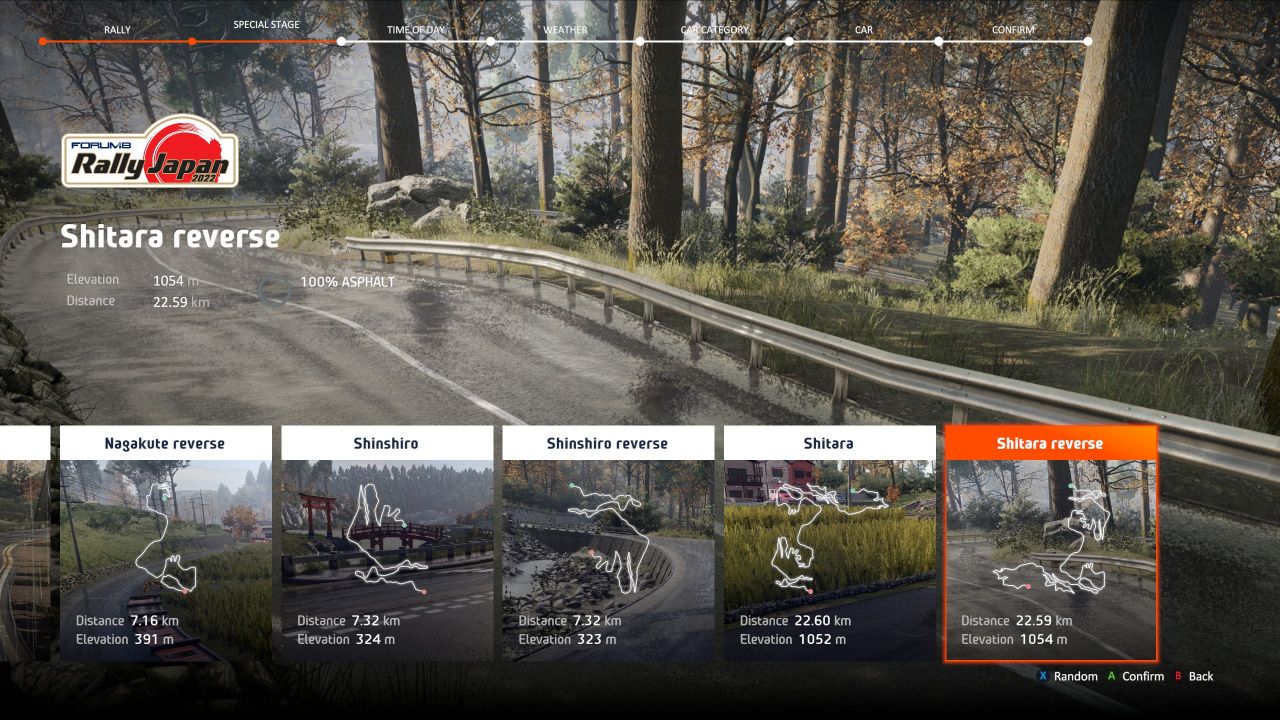
Task: Select the Nagakute reverse stage card
Action: tap(165, 543)
